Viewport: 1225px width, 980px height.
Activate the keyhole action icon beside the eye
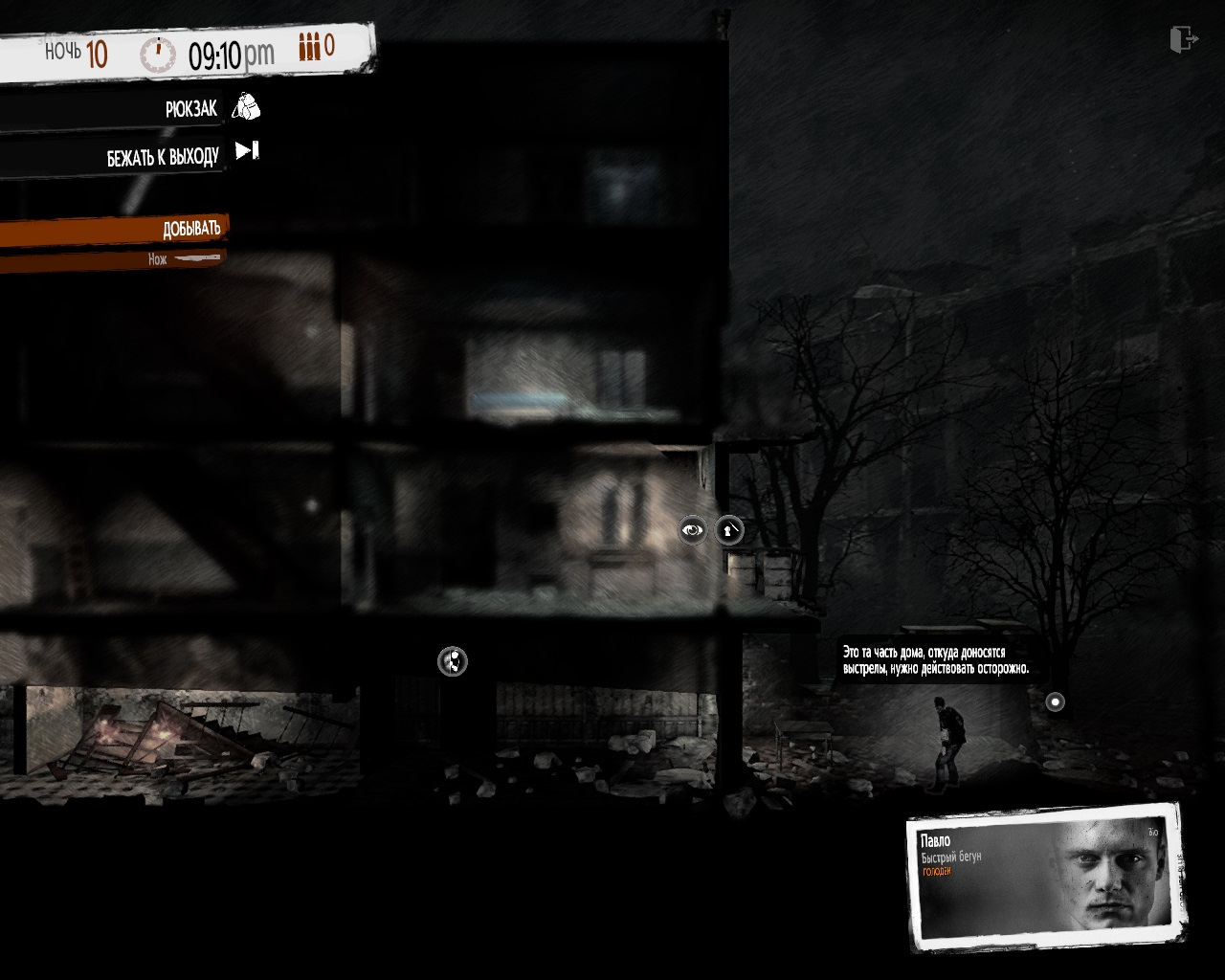[x=729, y=529]
